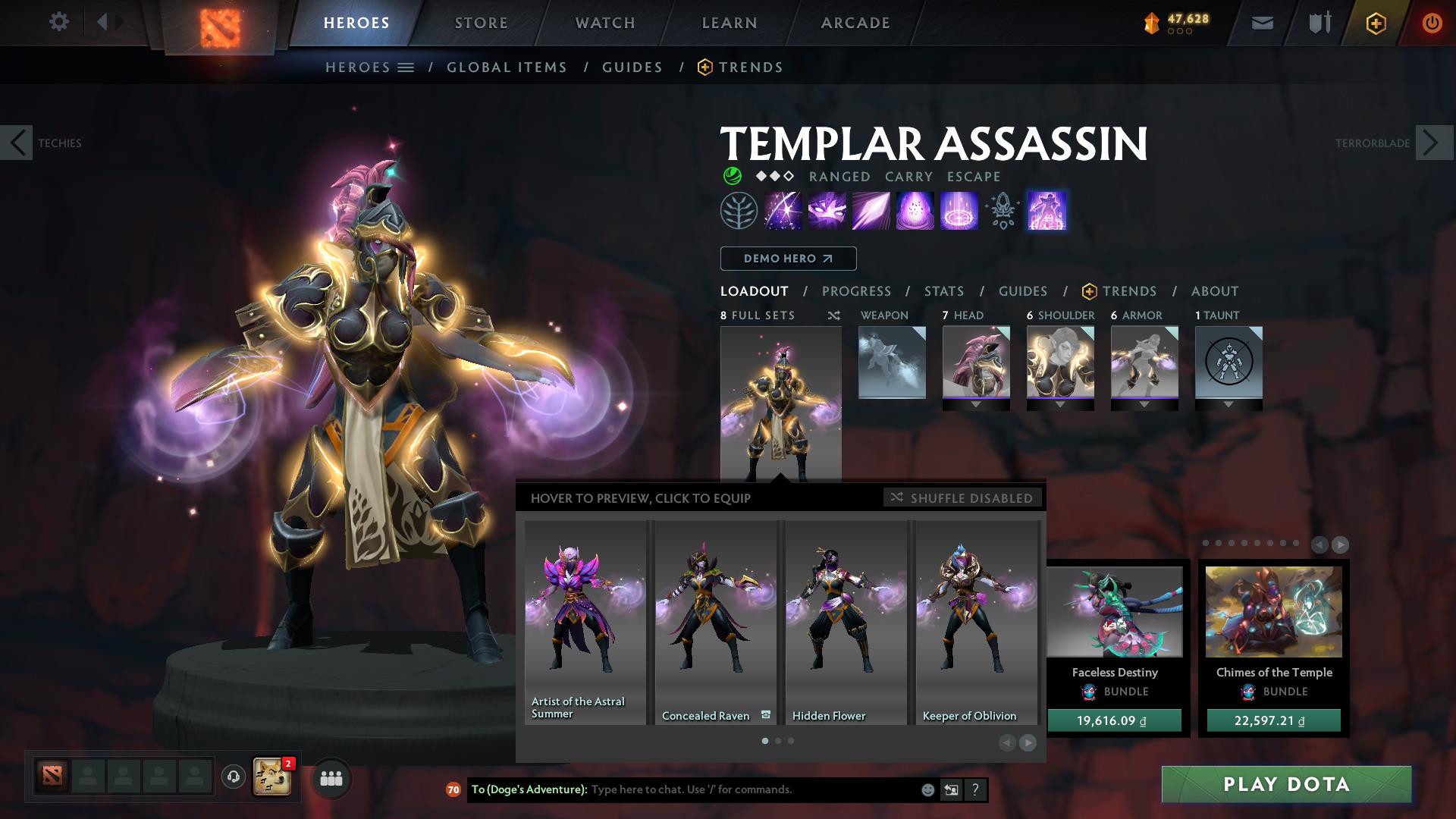The image size is (1456, 819).
Task: Expand the chevron under the HEAD item slot
Action: click(x=976, y=404)
